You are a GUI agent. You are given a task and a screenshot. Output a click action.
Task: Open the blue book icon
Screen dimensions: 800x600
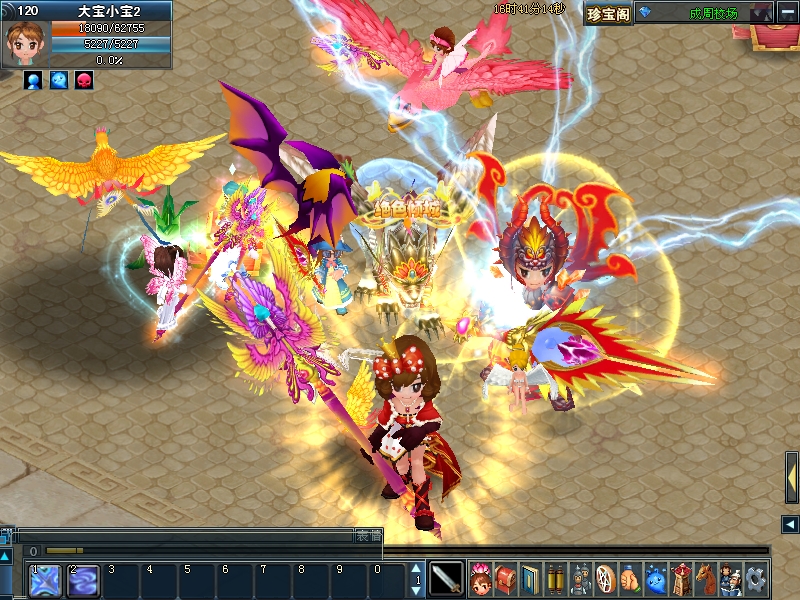point(531,578)
